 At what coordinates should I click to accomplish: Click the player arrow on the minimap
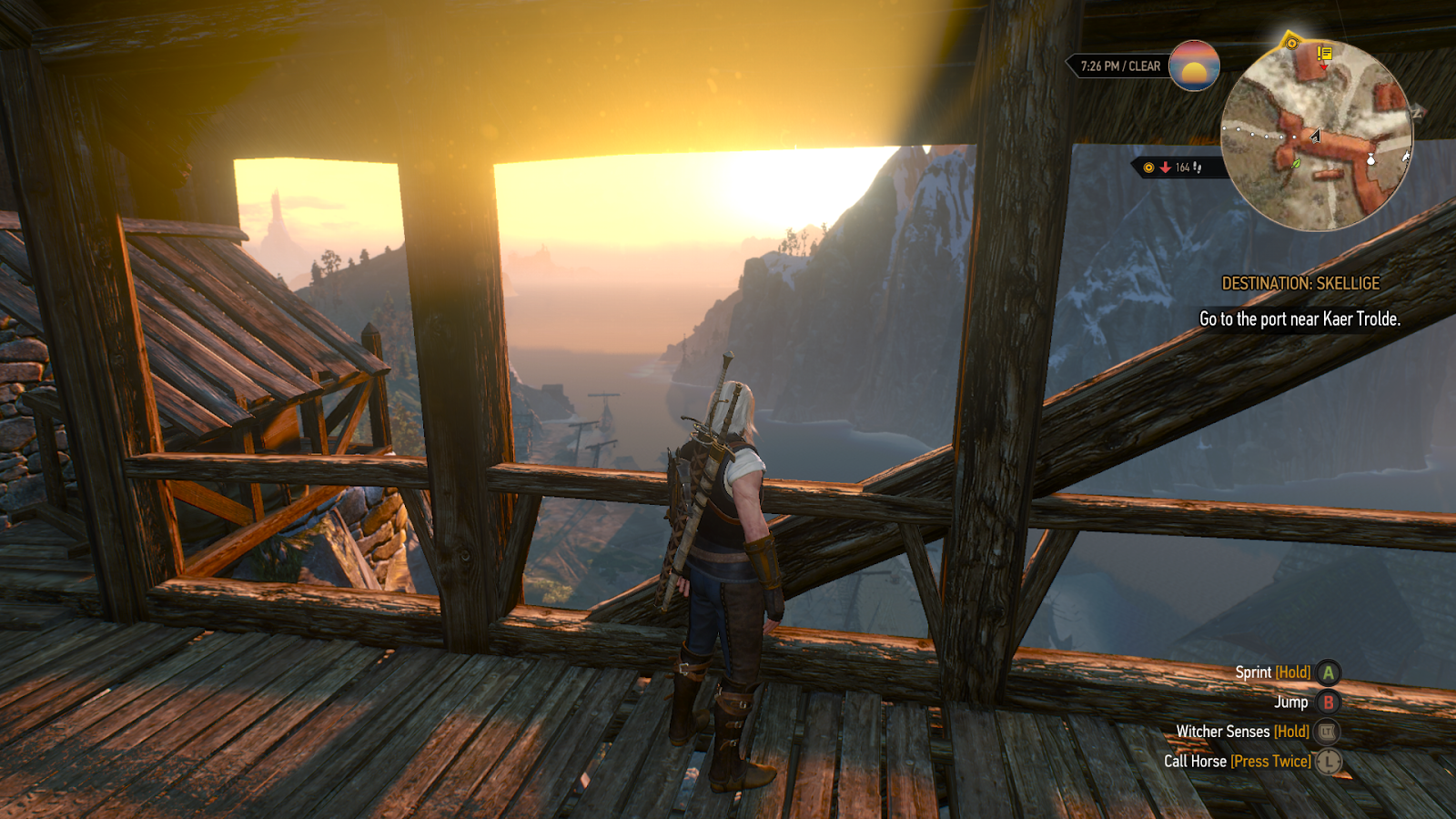click(1315, 136)
